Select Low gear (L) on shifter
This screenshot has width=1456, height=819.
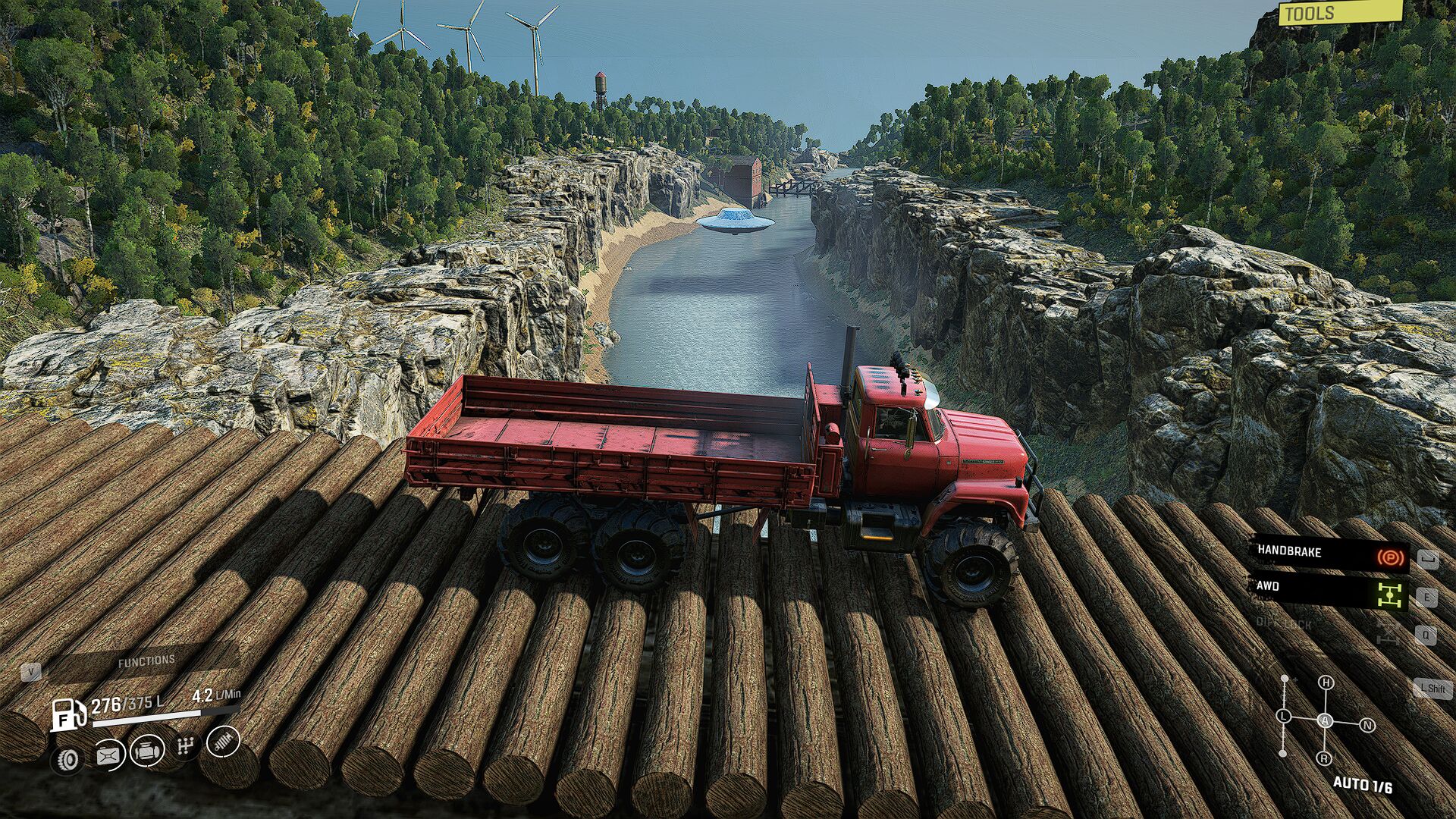1283,716
